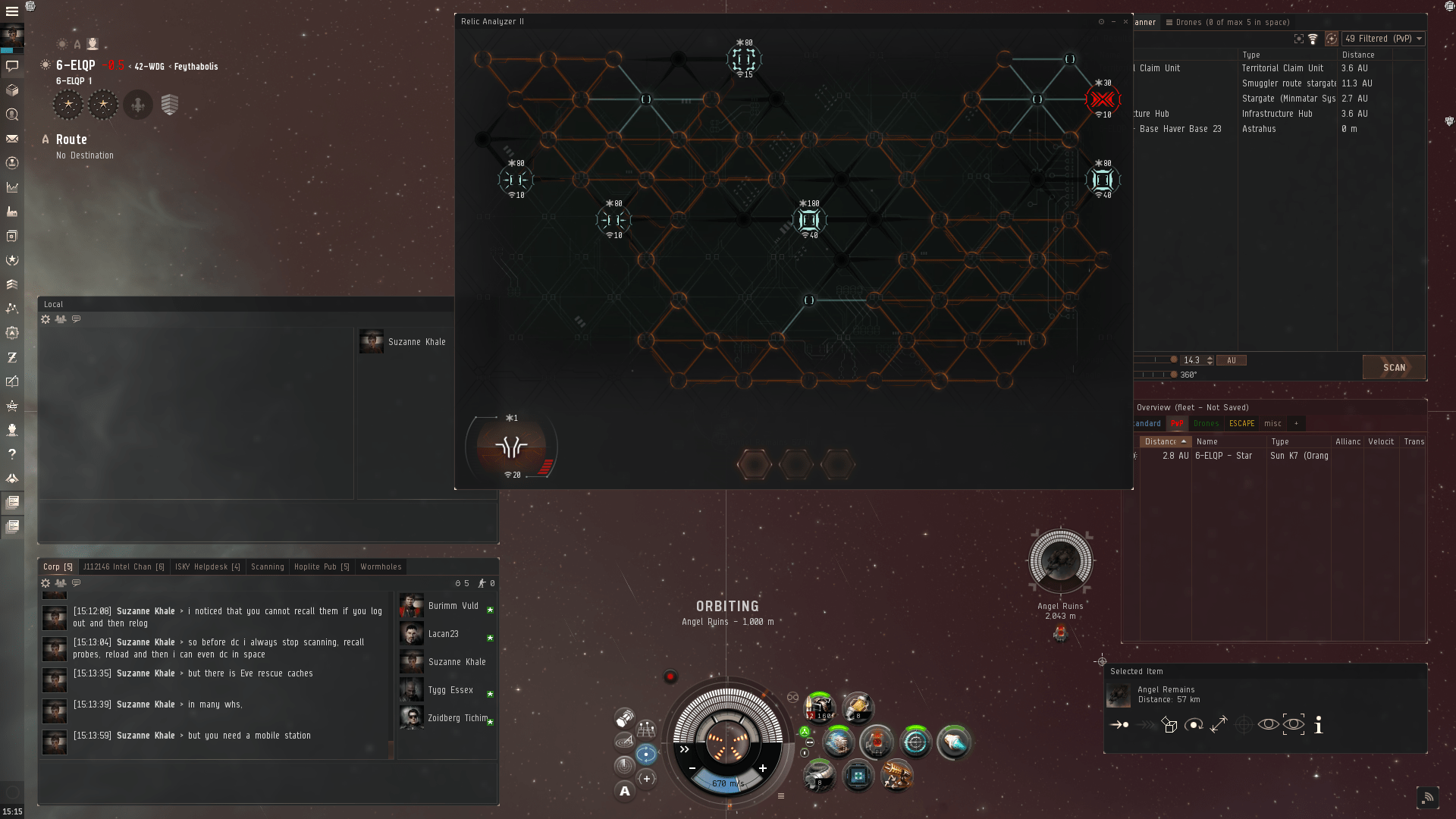Open Suzanne Khale from the Local member list
The height and width of the screenshot is (819, 1456).
416,341
